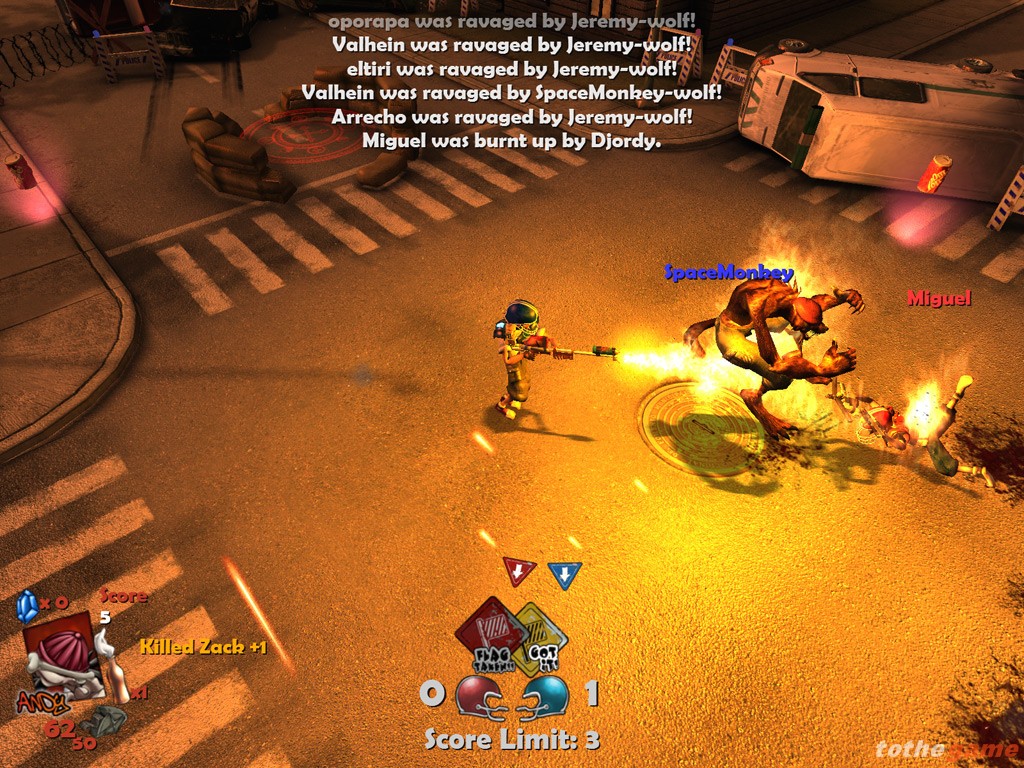Click the Andy character portrait

click(x=63, y=656)
